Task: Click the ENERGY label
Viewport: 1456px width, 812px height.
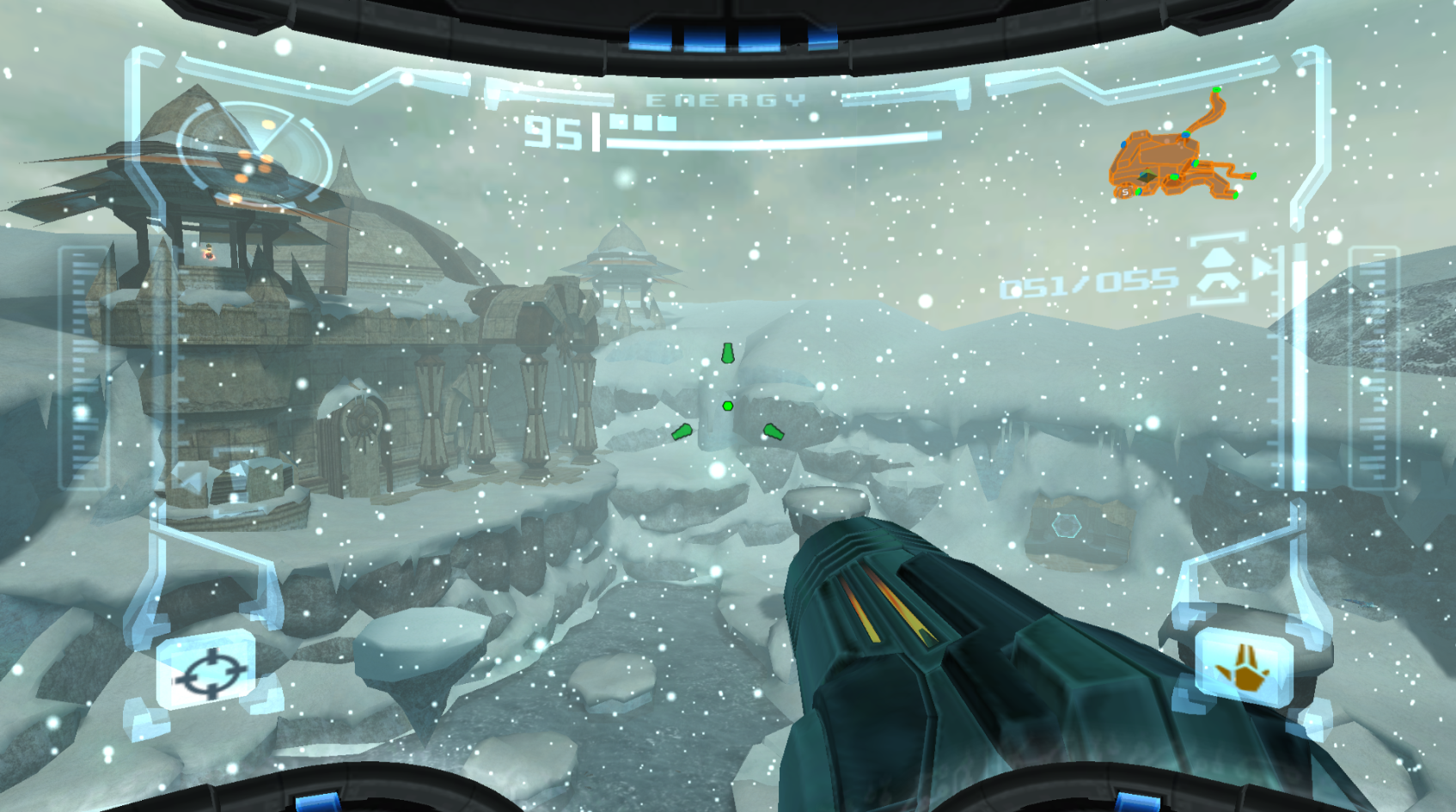Action: tap(726, 99)
